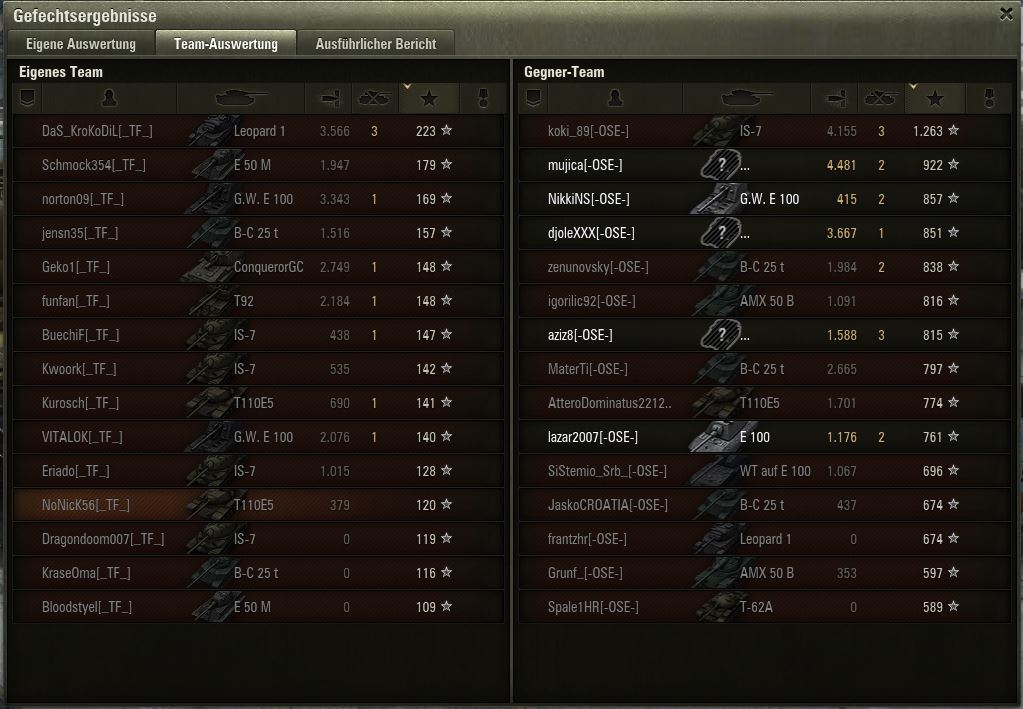Sort enemy team by medal column
1023x709 pixels.
[x=989, y=98]
